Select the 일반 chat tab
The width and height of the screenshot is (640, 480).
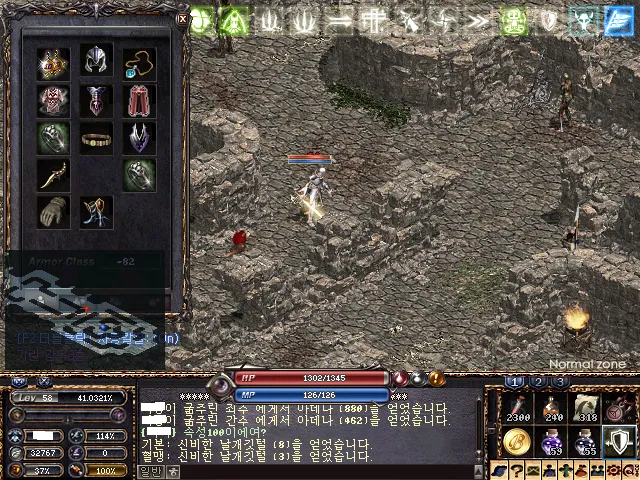click(150, 471)
